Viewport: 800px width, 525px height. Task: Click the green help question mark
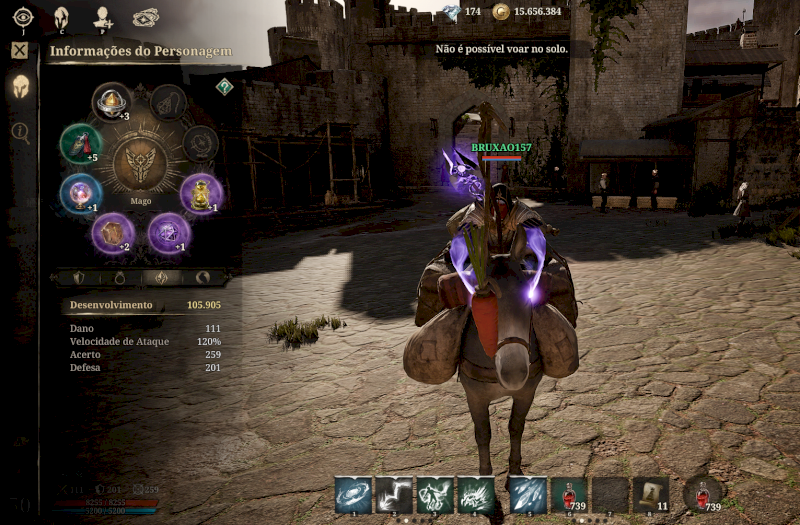click(225, 87)
